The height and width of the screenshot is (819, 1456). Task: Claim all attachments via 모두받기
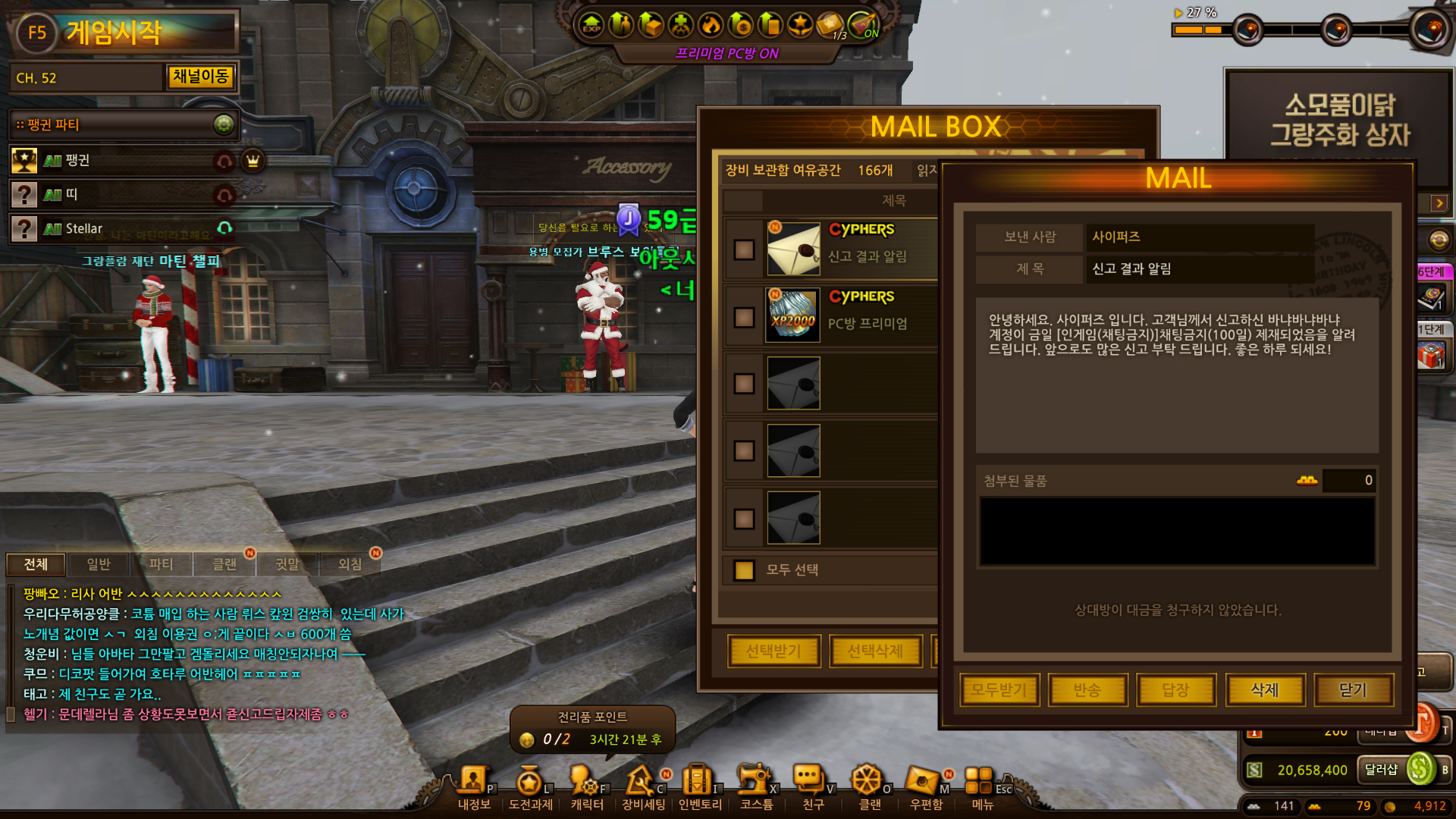[x=999, y=690]
